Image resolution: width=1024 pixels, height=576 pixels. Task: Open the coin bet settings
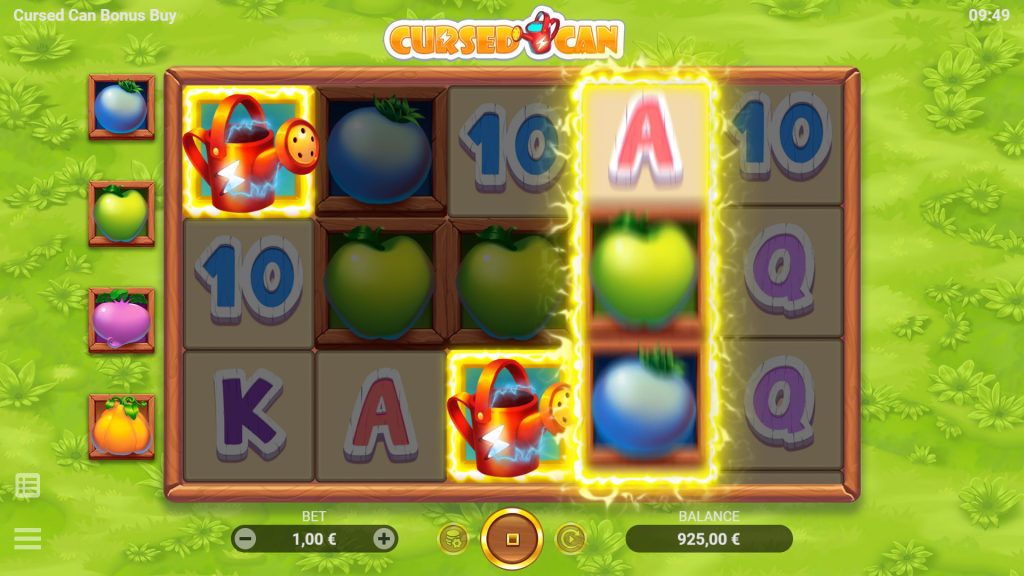(453, 539)
